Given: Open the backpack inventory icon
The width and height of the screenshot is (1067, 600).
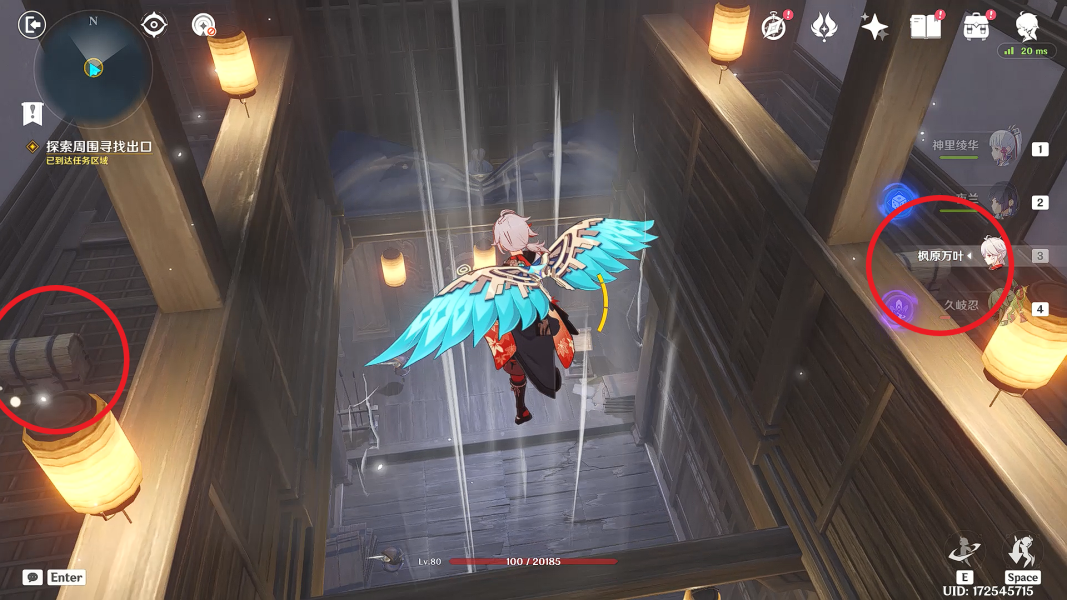Looking at the screenshot, I should [x=975, y=27].
